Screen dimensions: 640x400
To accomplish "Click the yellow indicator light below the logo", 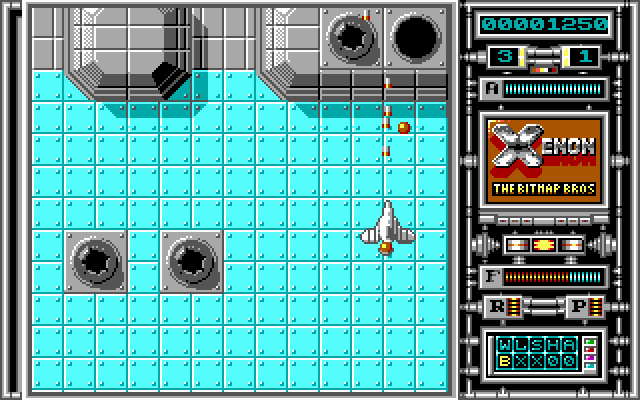I will [x=543, y=244].
